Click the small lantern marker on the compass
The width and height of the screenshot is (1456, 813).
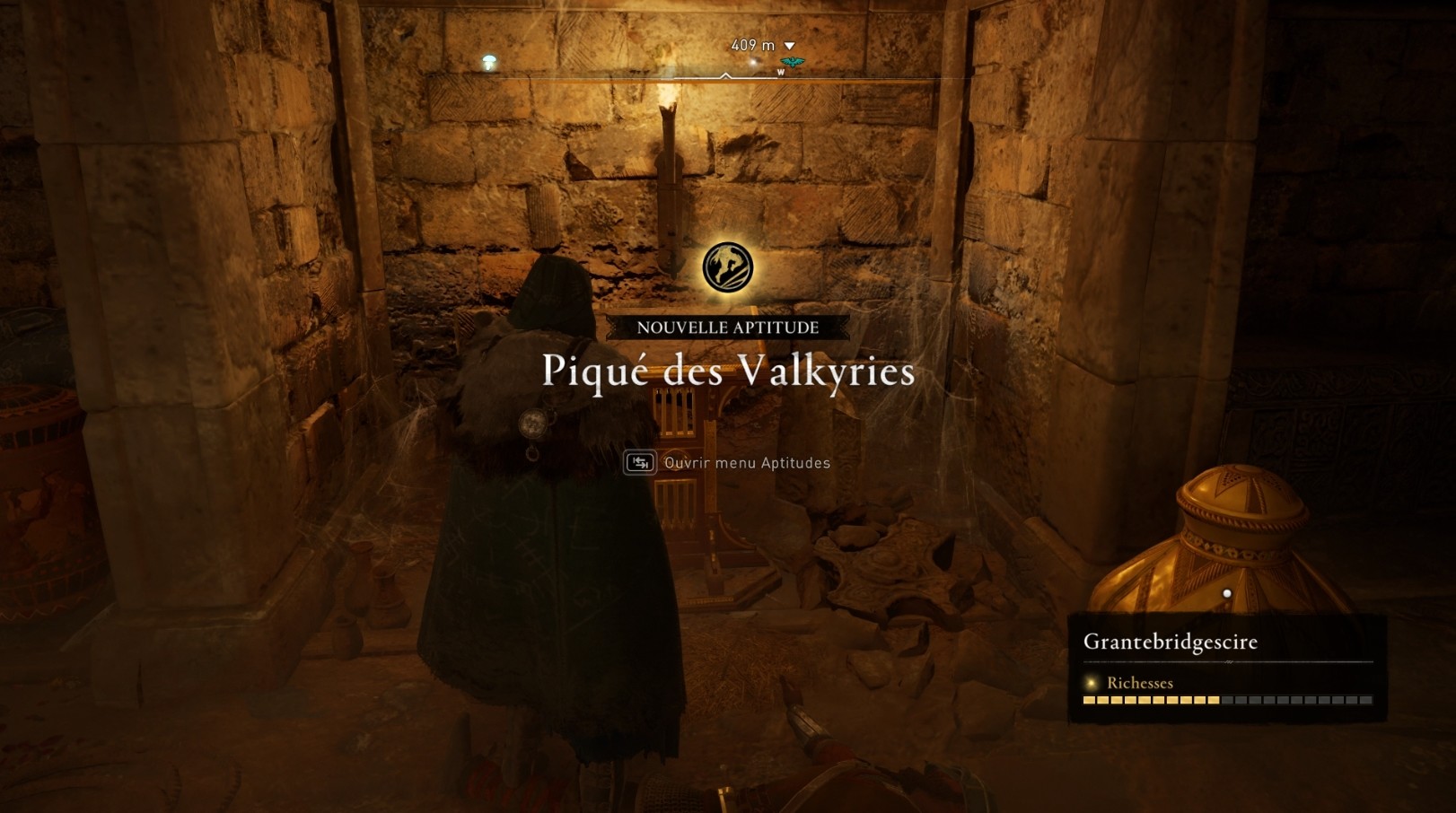coord(487,61)
